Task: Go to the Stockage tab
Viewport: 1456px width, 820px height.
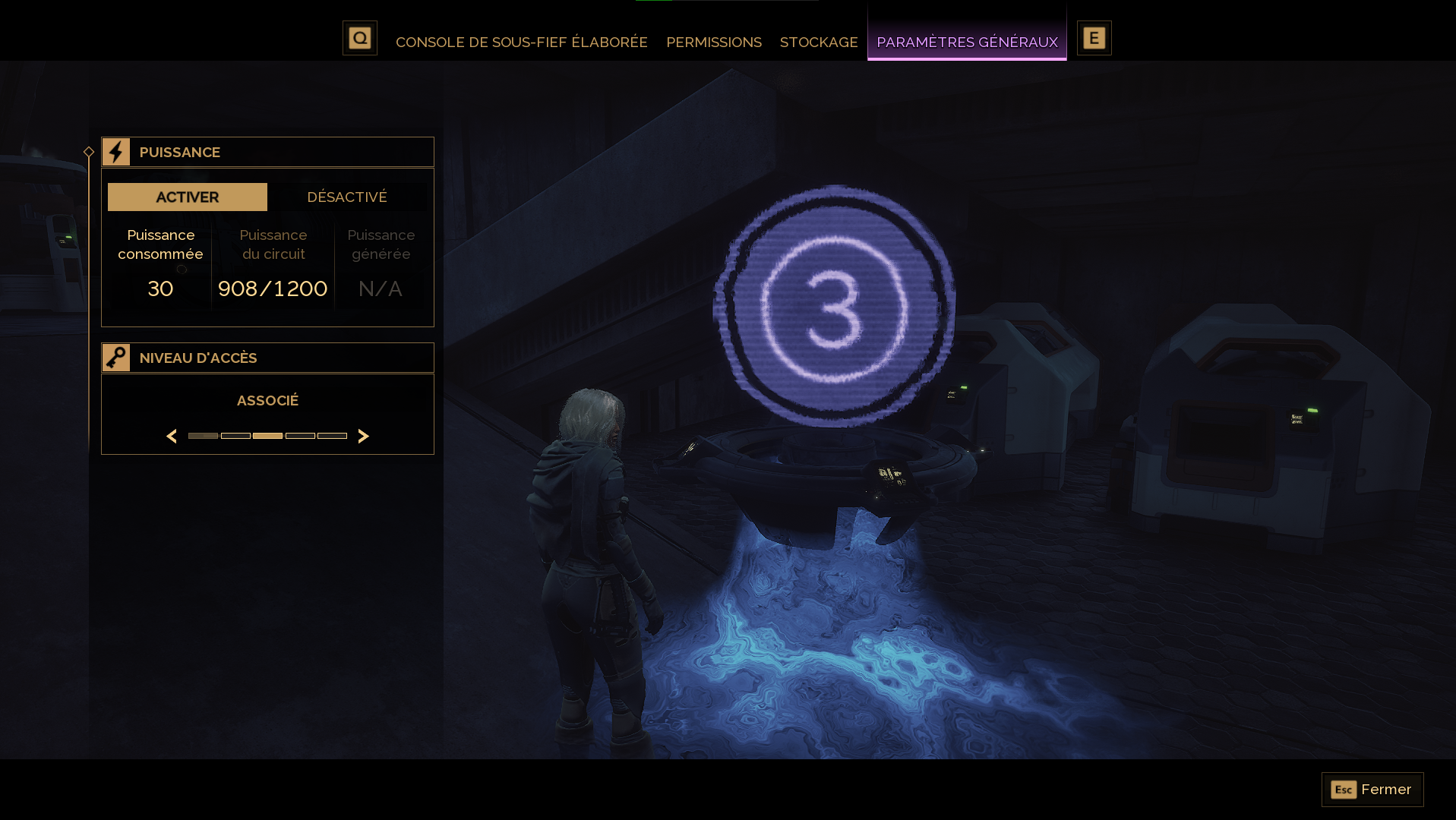Action: 819,42
